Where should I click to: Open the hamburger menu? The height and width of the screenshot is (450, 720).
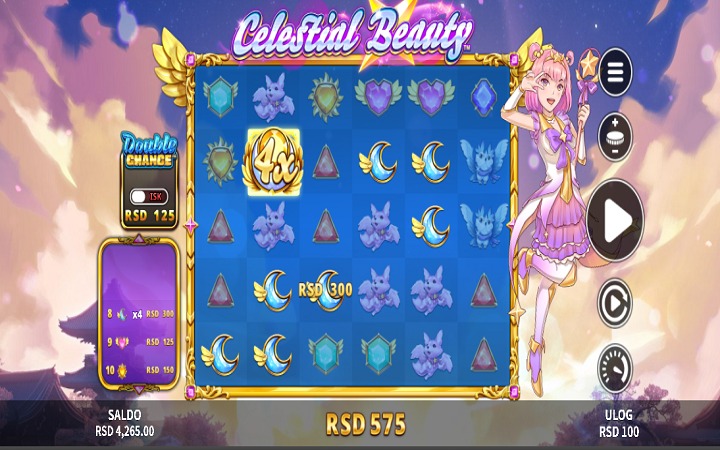coord(615,73)
